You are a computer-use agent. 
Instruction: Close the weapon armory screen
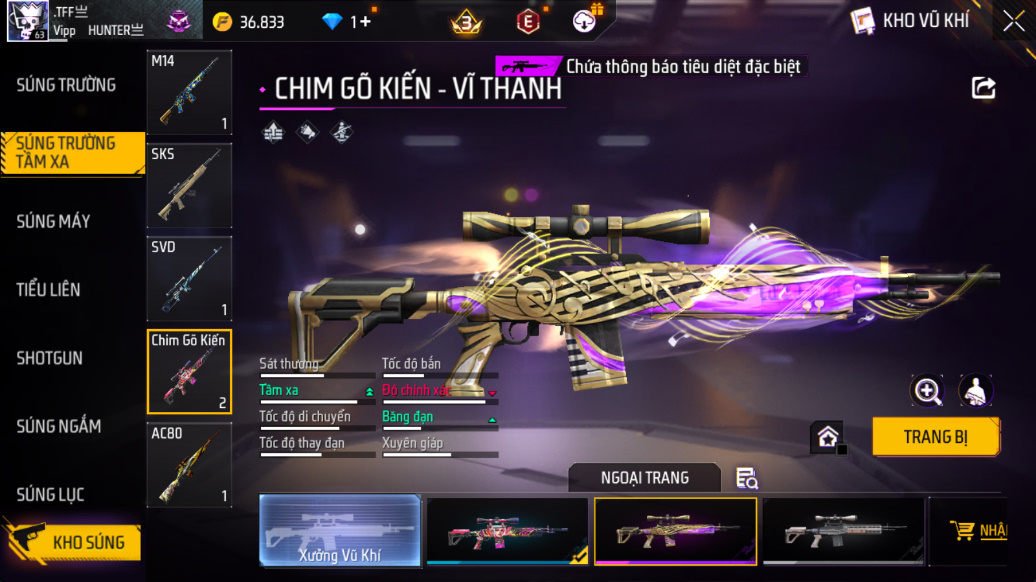1013,21
